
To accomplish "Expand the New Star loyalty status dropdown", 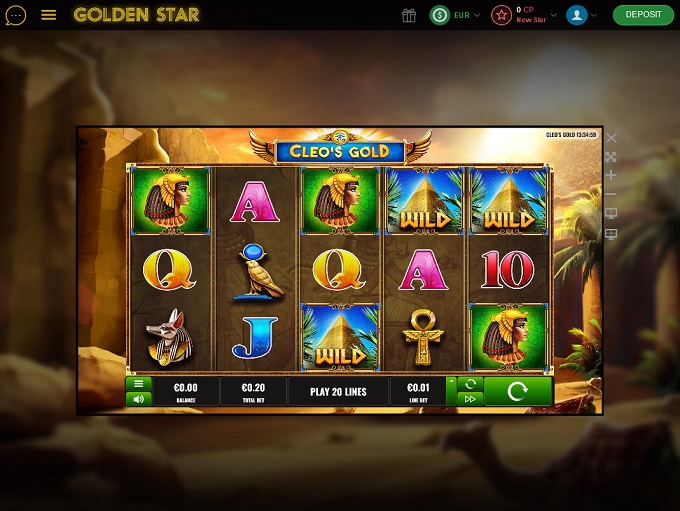I will (531, 15).
